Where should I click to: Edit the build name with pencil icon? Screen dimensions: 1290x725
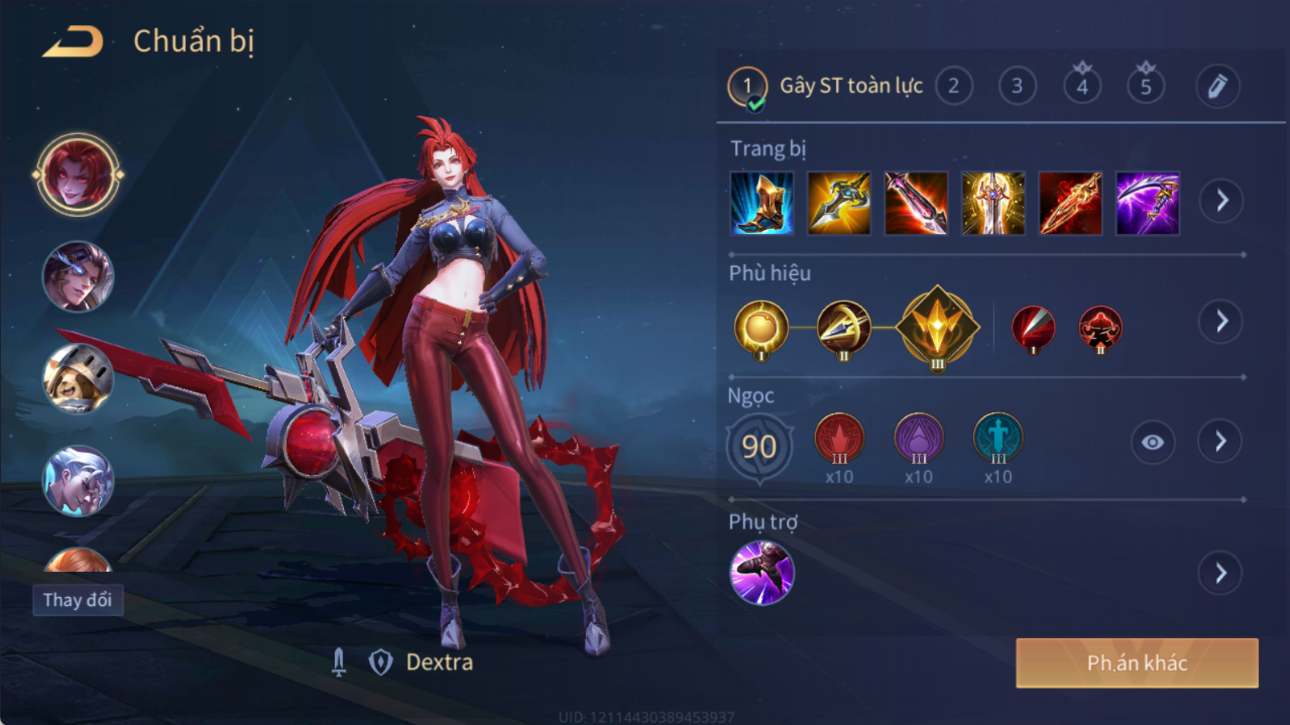(x=1217, y=87)
